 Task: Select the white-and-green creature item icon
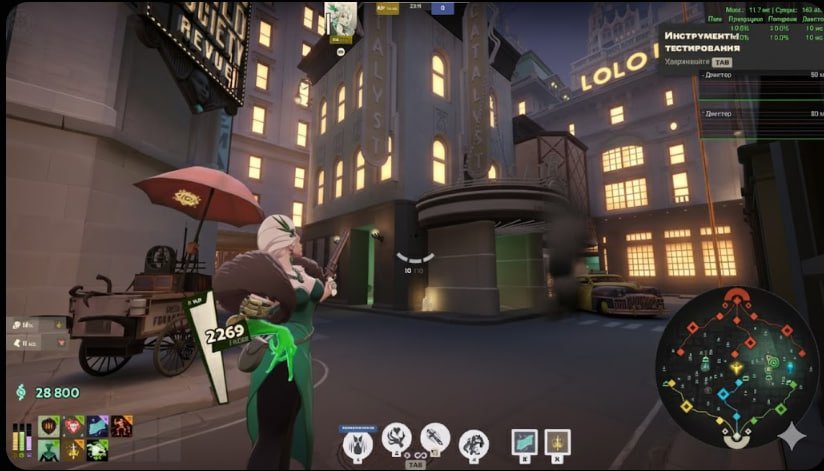(x=98, y=450)
